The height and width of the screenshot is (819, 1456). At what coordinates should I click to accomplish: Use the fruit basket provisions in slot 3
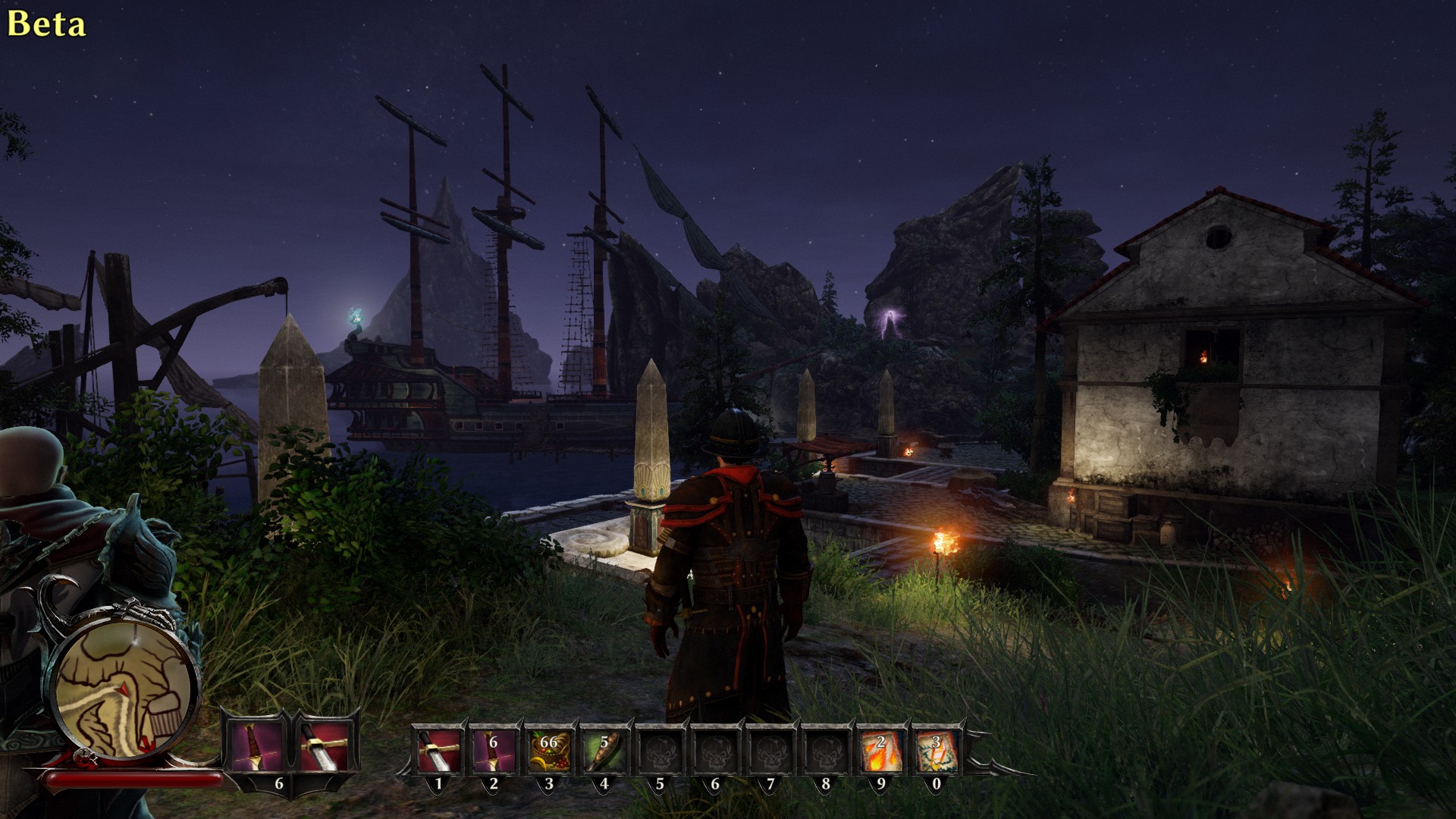(548, 751)
